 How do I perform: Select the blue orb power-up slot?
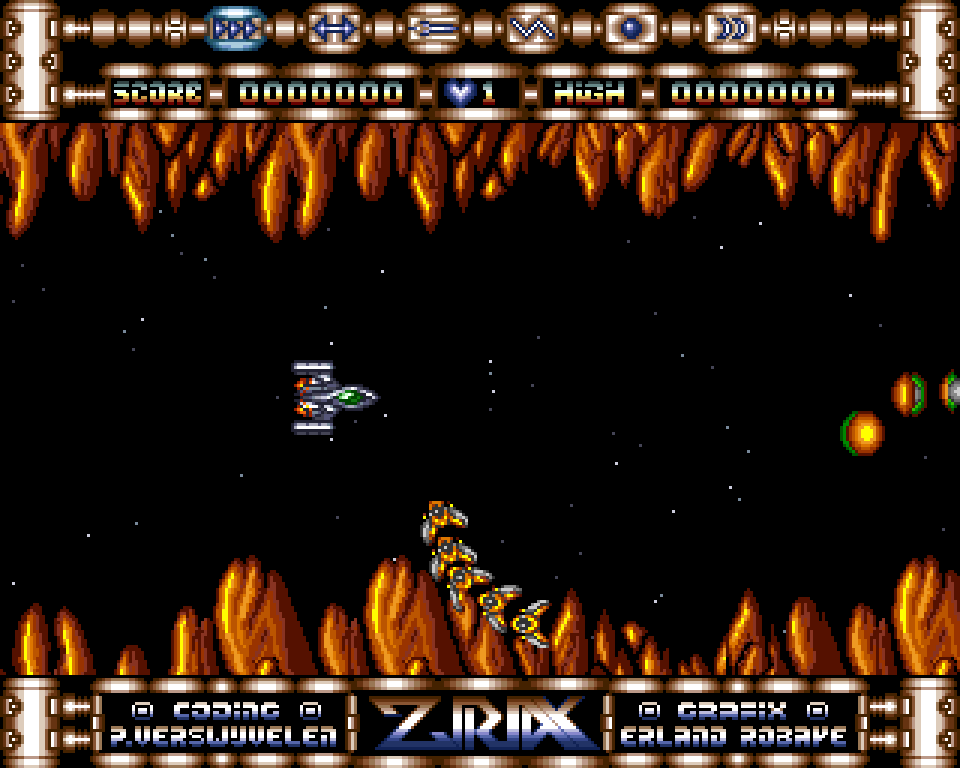click(630, 28)
